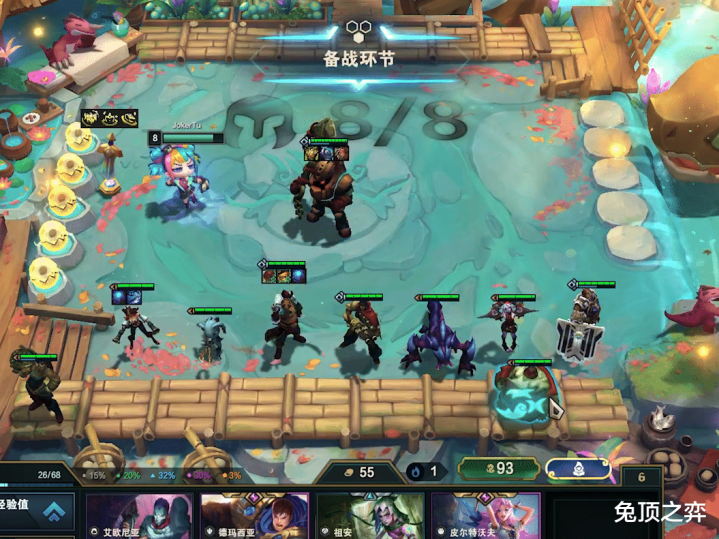719x539 pixels.
Task: Click the 经验值 buy experience button
Action: click(37, 512)
